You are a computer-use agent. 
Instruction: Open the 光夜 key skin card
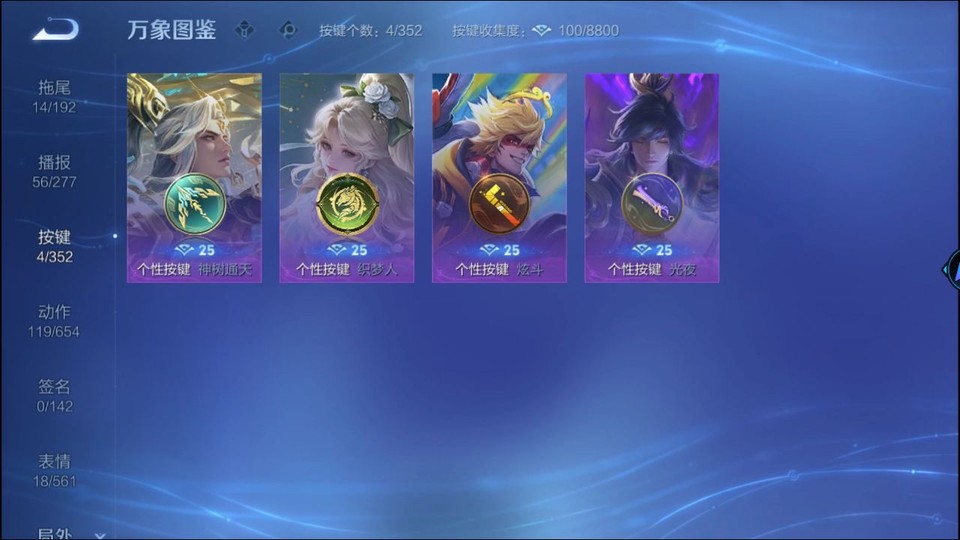(x=652, y=177)
